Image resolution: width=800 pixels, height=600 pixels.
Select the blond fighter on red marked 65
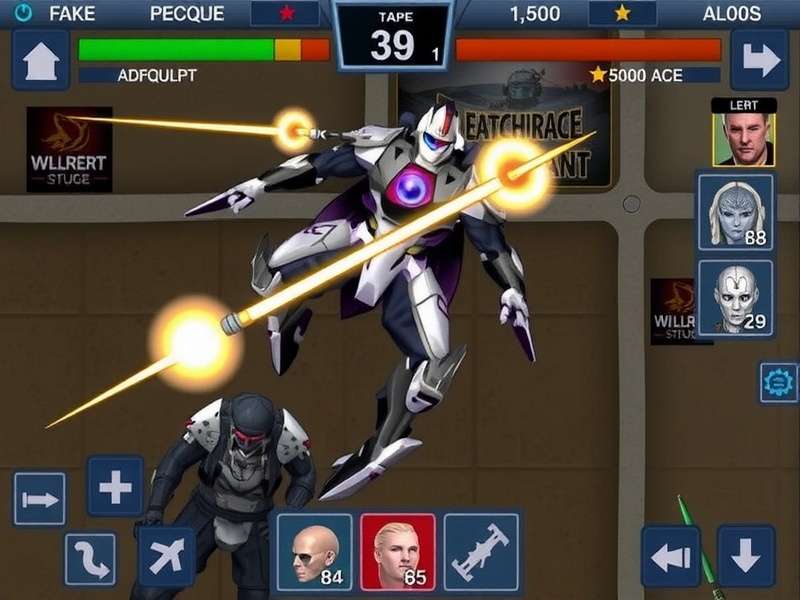click(398, 550)
